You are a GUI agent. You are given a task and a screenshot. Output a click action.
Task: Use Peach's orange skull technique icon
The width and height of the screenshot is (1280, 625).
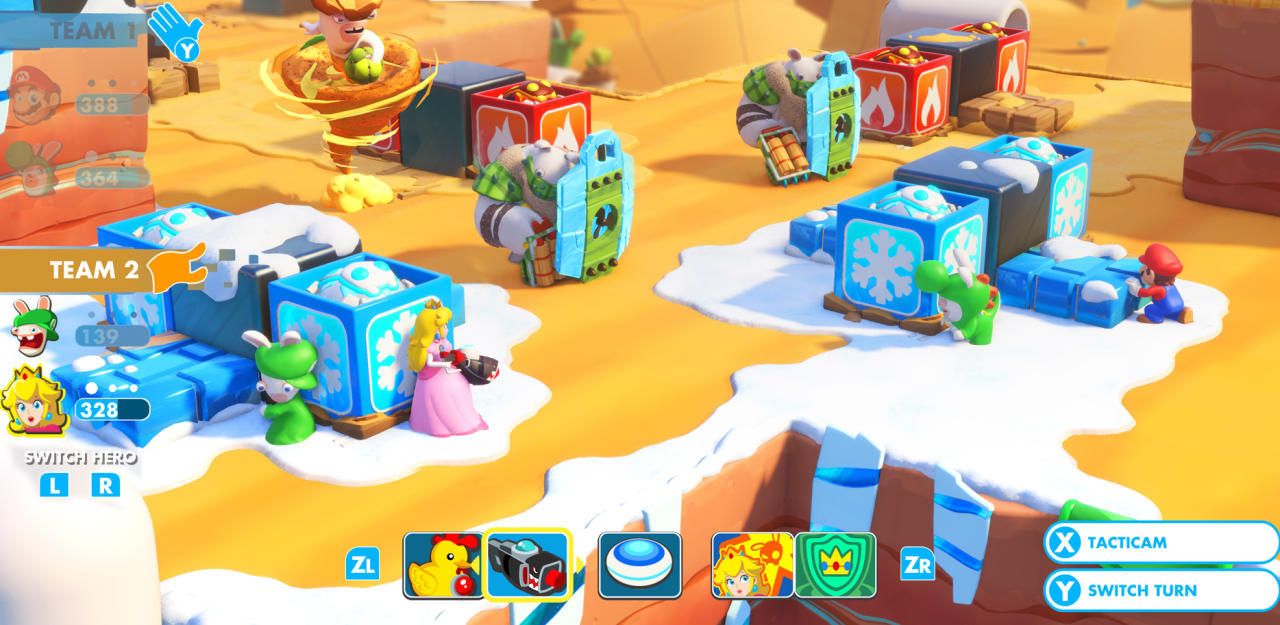[752, 565]
